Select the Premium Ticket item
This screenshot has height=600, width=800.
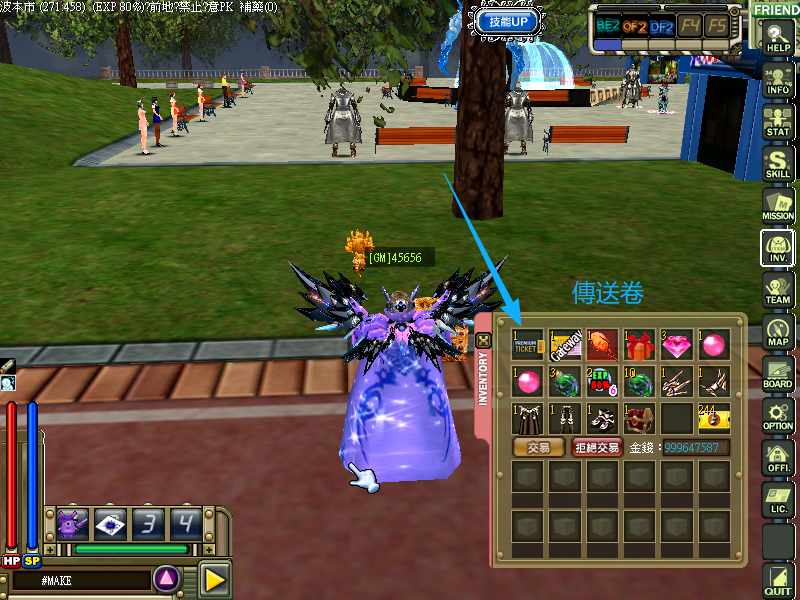tap(528, 345)
